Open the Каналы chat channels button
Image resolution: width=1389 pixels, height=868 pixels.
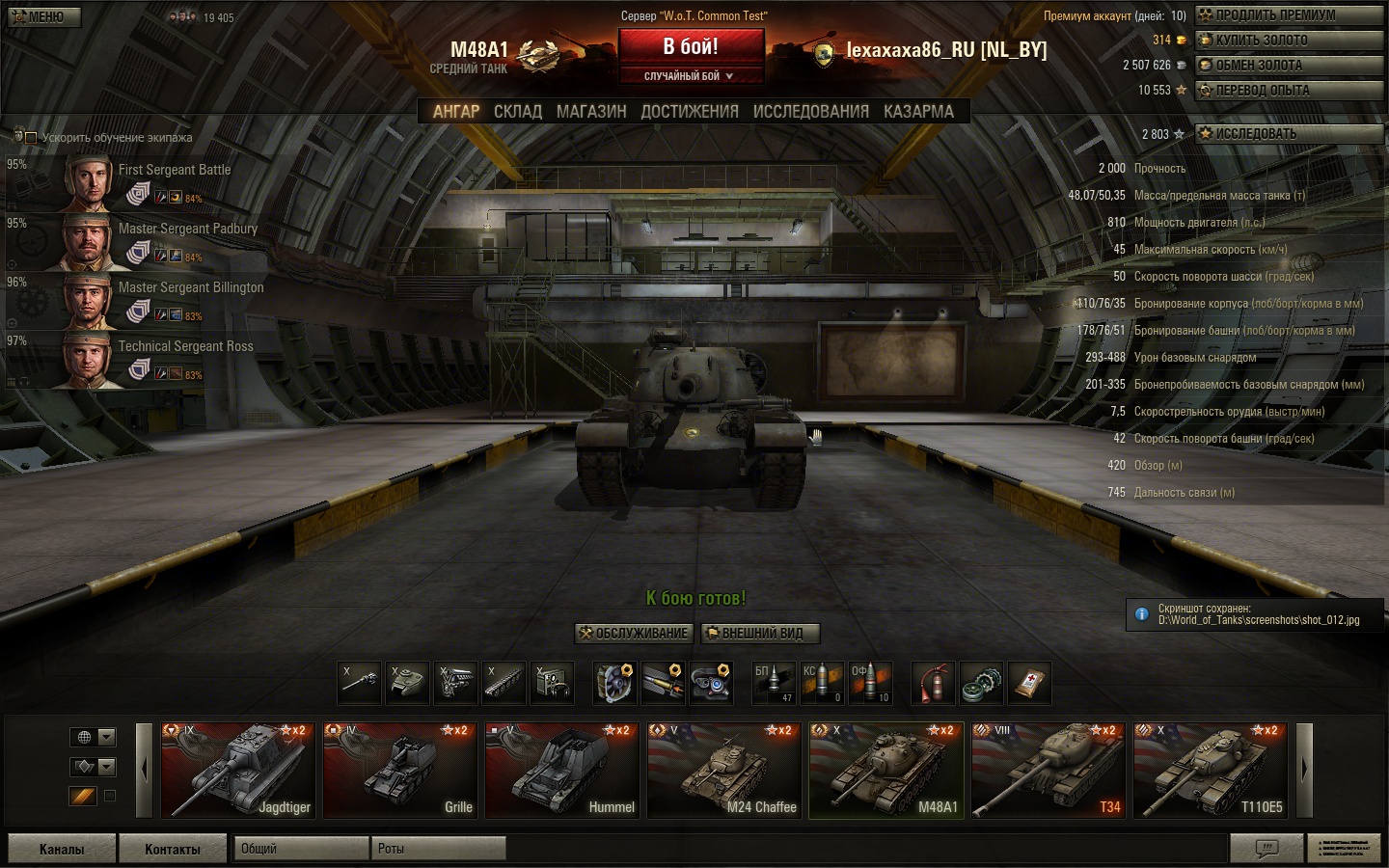pyautogui.click(x=62, y=849)
